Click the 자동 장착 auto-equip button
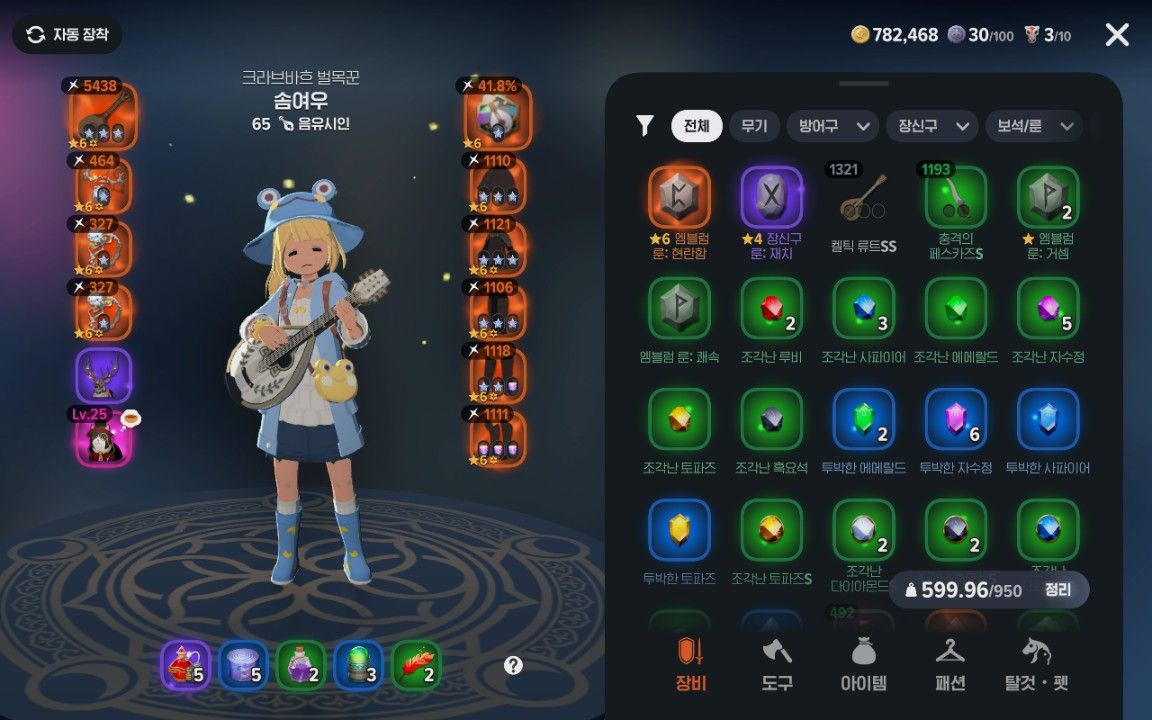This screenshot has height=720, width=1152. (x=67, y=35)
